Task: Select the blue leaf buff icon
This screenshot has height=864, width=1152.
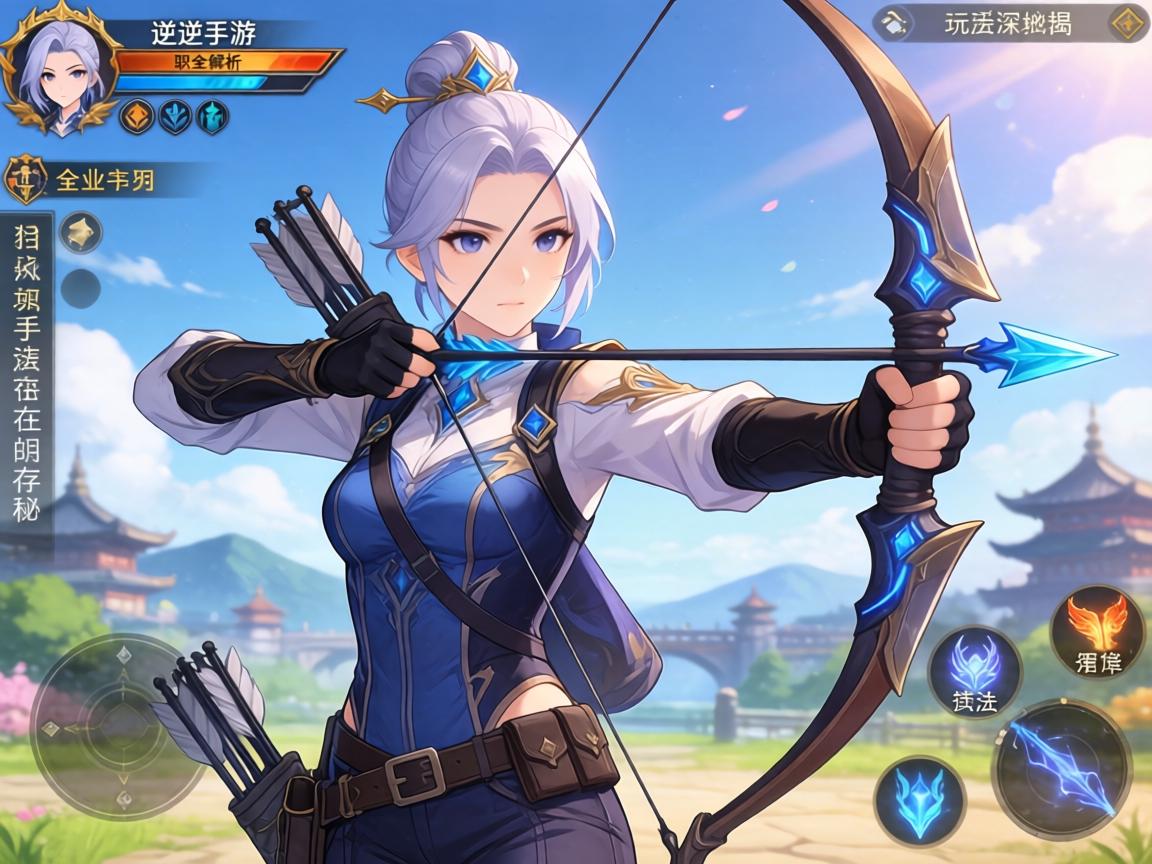Action: (x=175, y=117)
